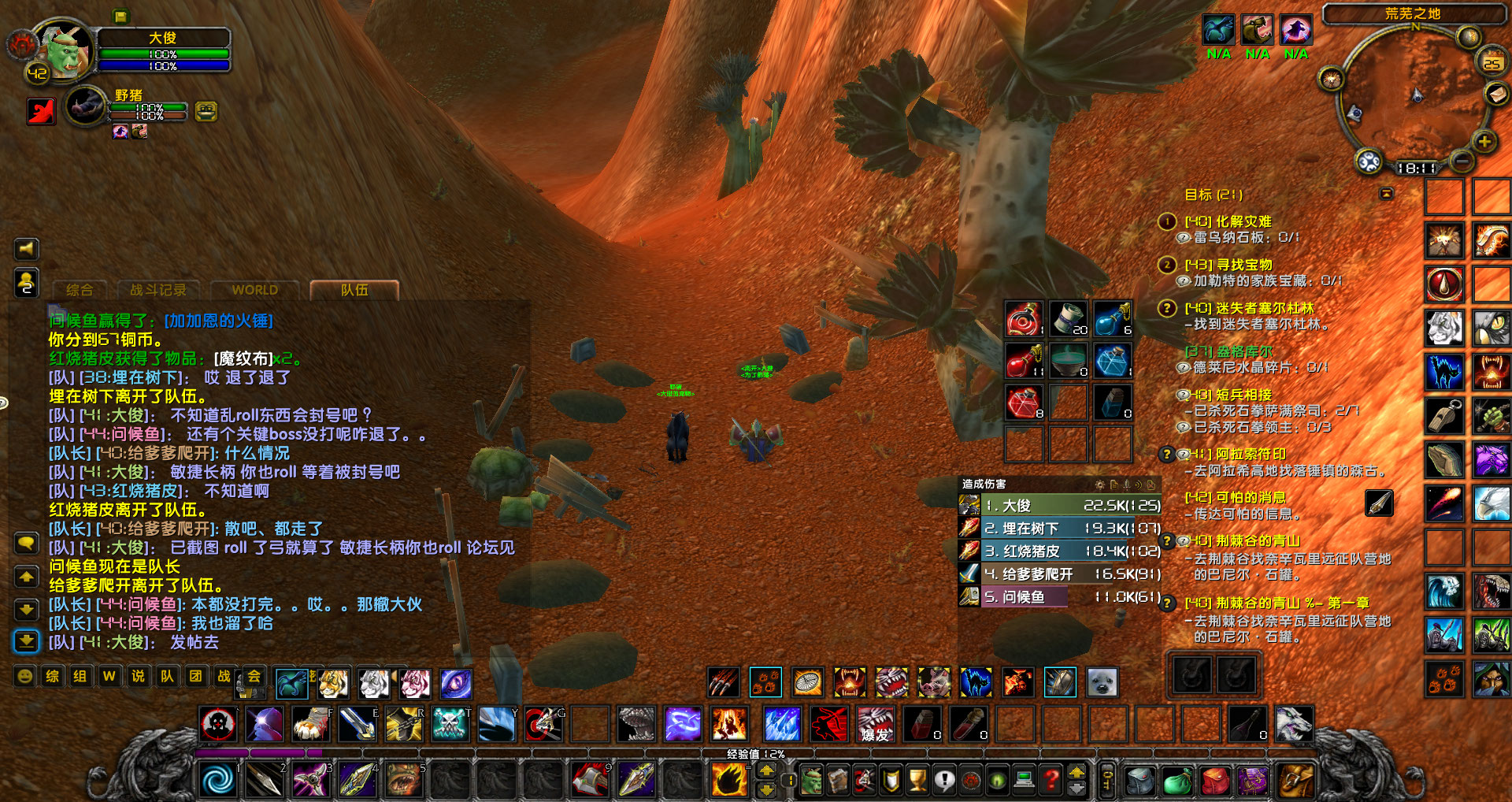Open the spellbook from the micro menu

tap(836, 781)
